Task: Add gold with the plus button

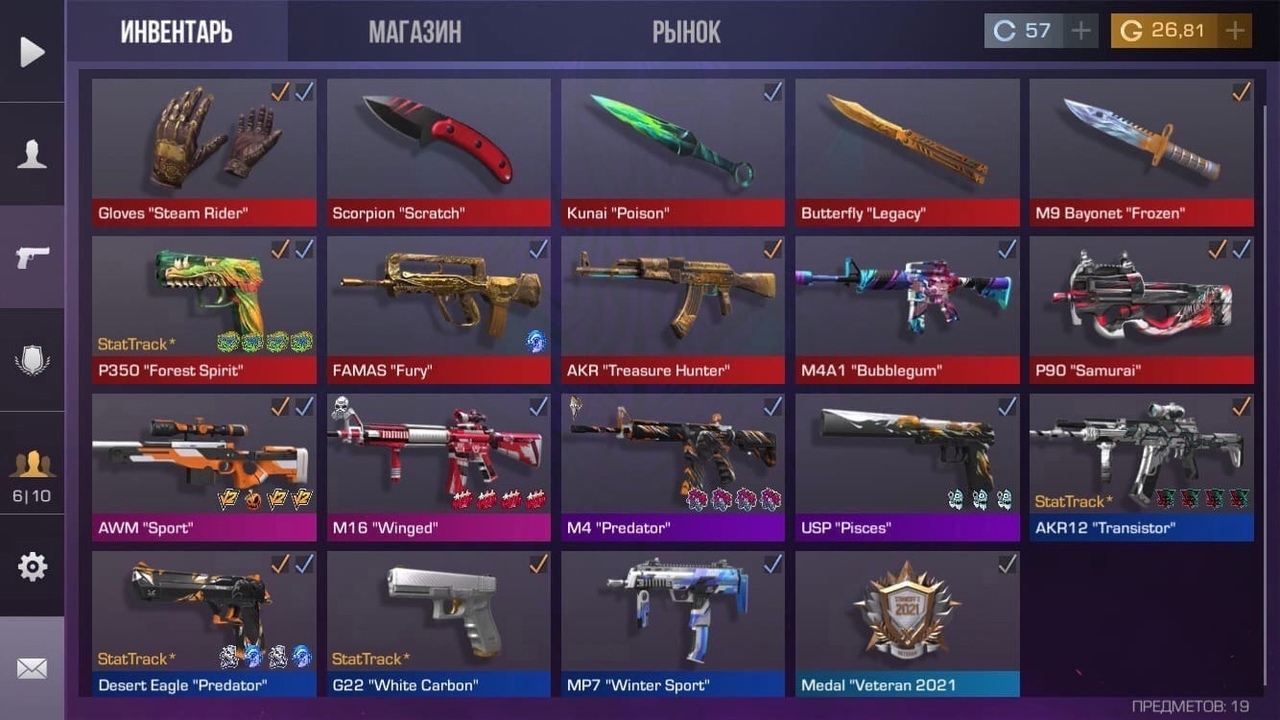Action: click(x=1235, y=31)
